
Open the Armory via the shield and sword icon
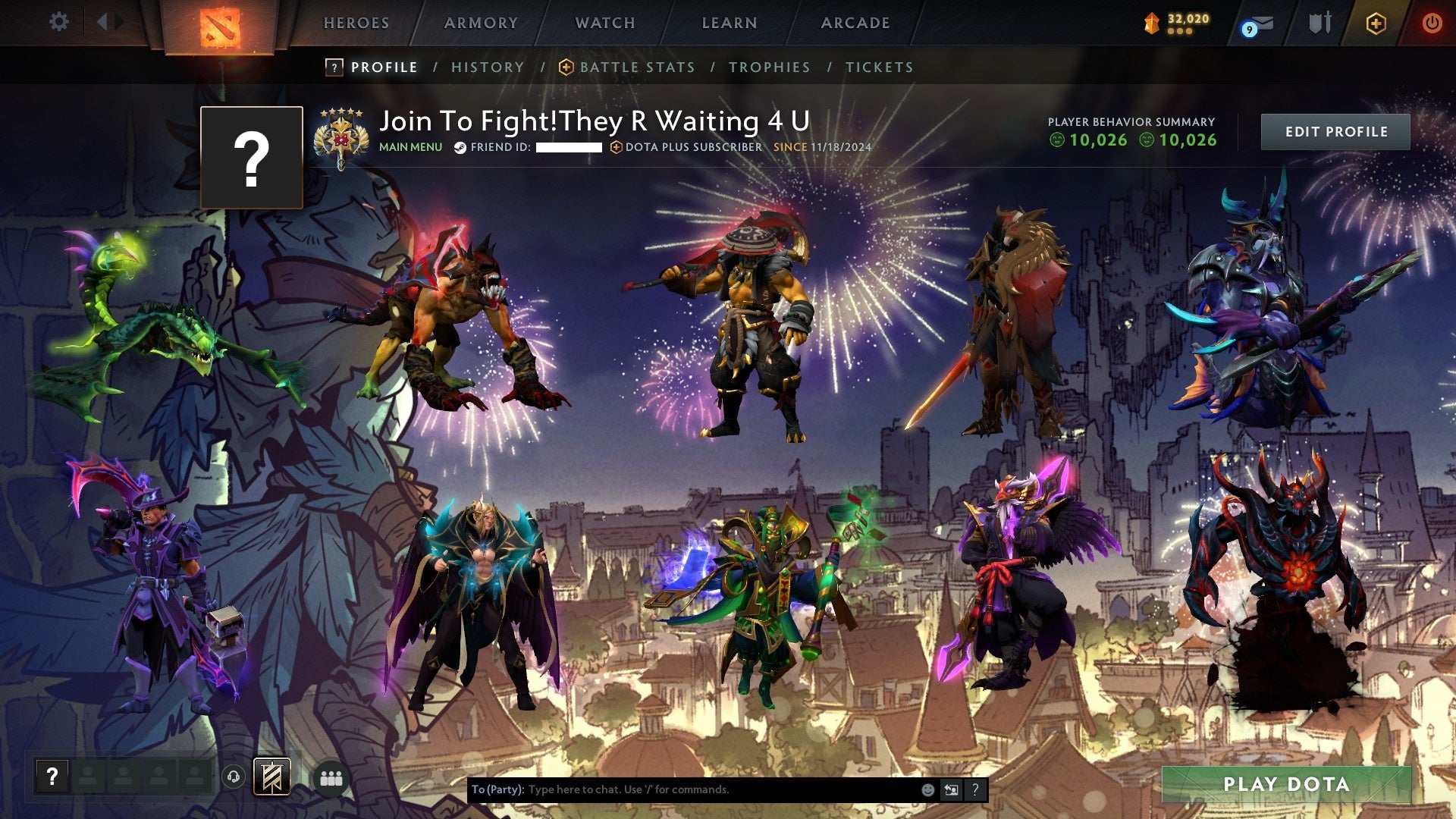(x=1319, y=22)
